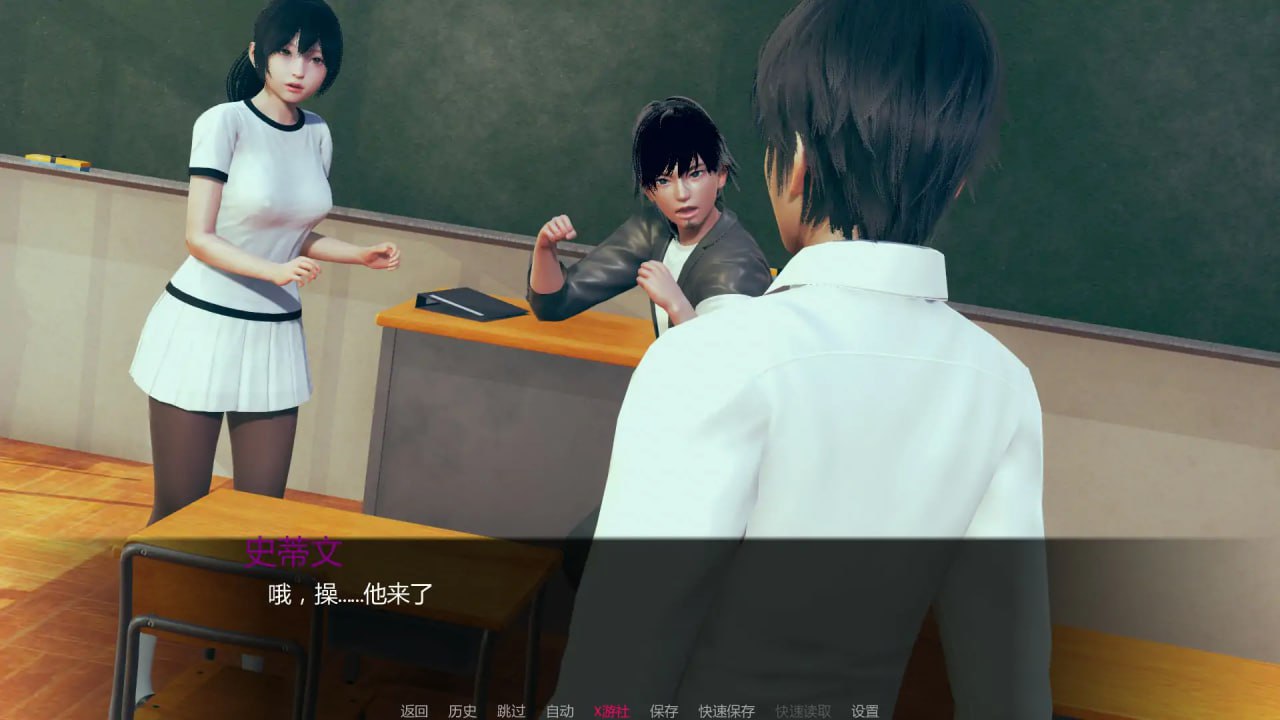Enable 自动 auto-play mode
The width and height of the screenshot is (1280, 720).
pos(558,710)
